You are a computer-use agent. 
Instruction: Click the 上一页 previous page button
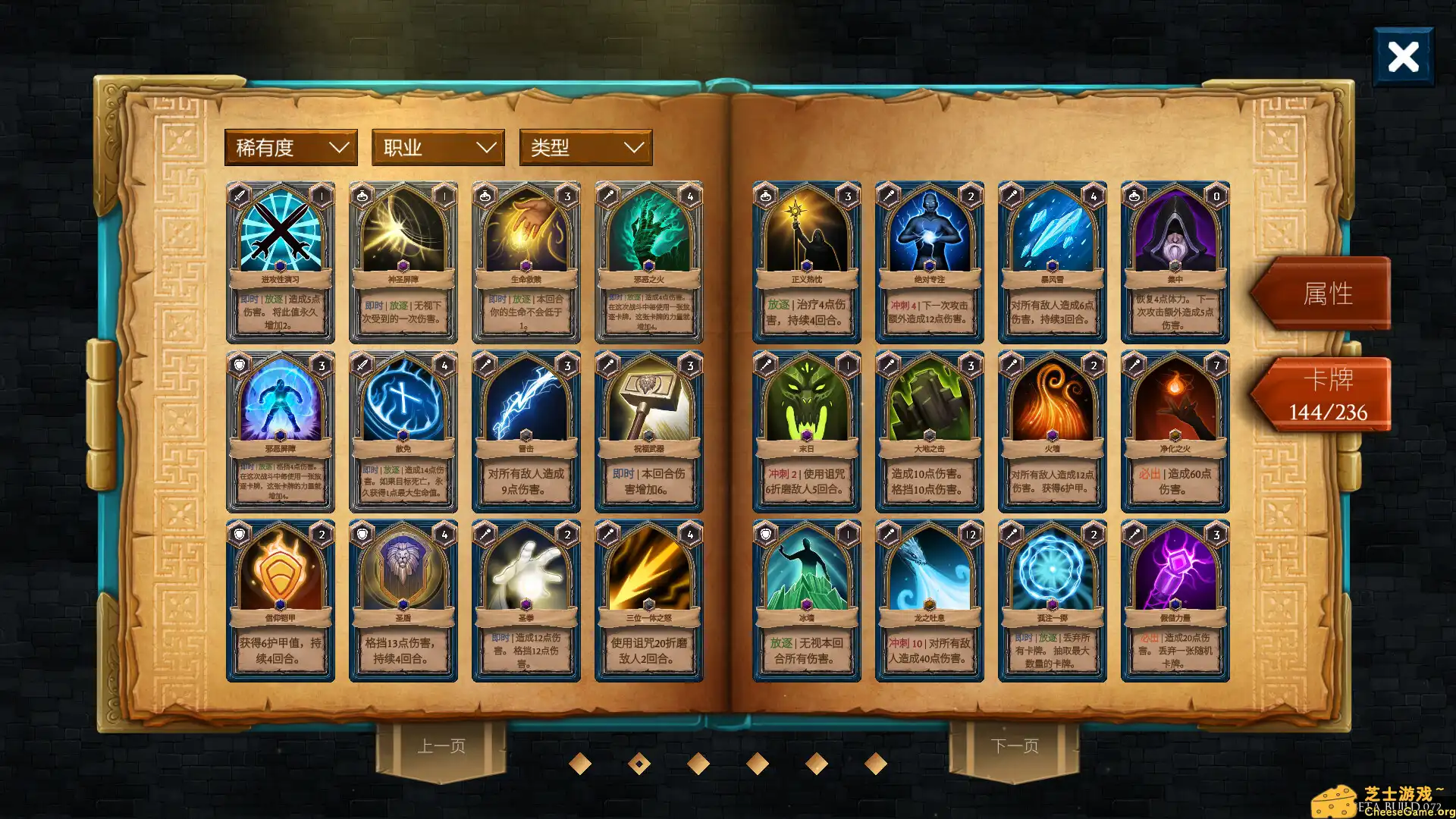click(x=441, y=745)
